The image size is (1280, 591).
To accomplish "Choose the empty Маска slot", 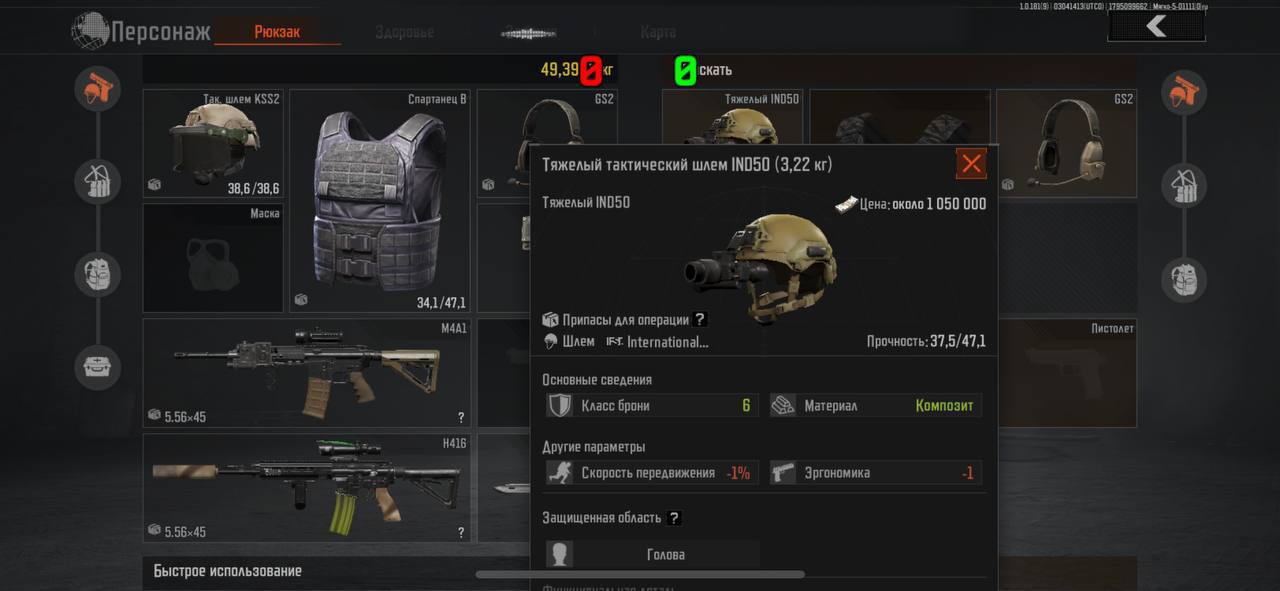I will pyautogui.click(x=213, y=258).
